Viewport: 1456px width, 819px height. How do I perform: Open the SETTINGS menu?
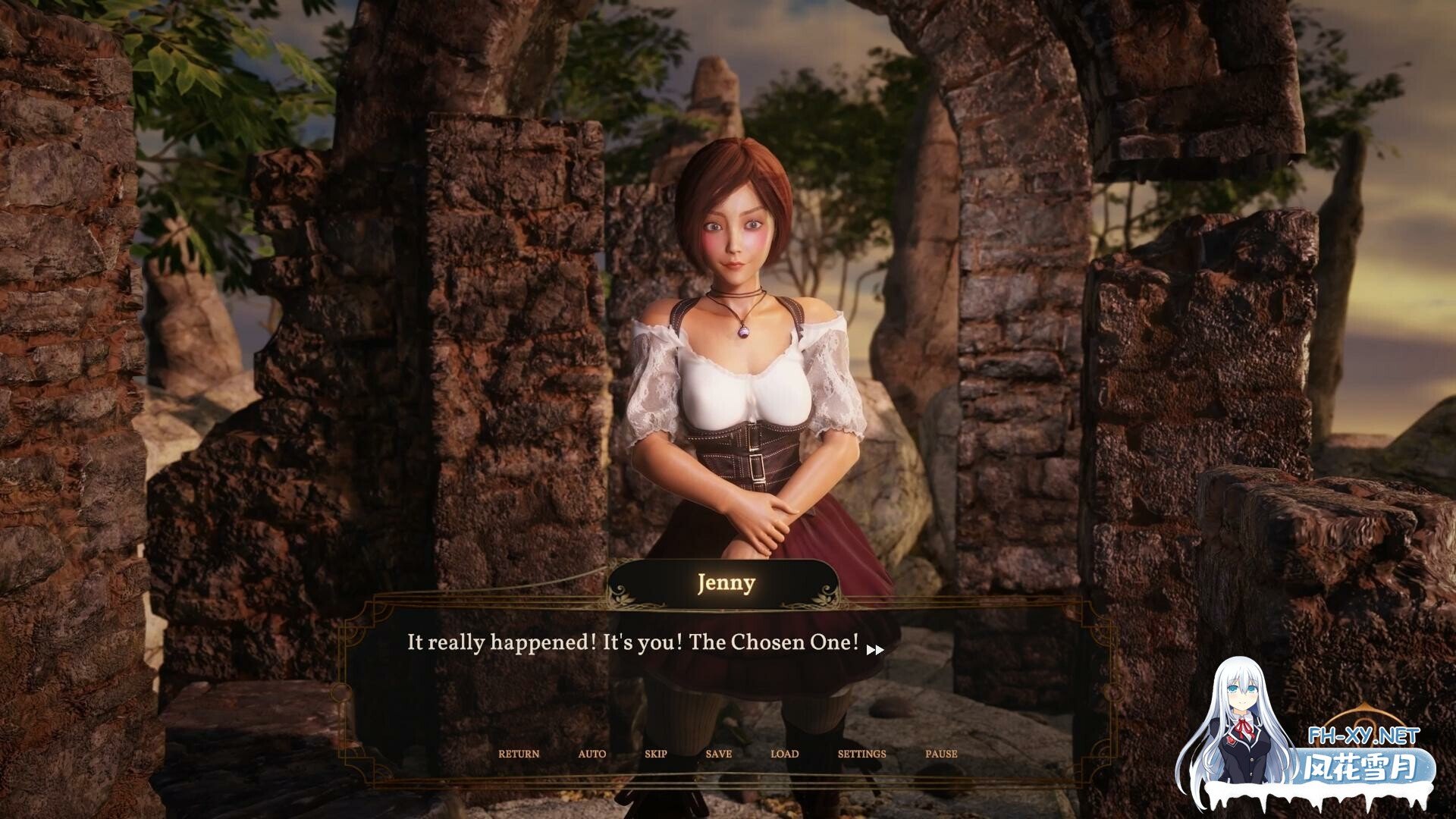(861, 754)
